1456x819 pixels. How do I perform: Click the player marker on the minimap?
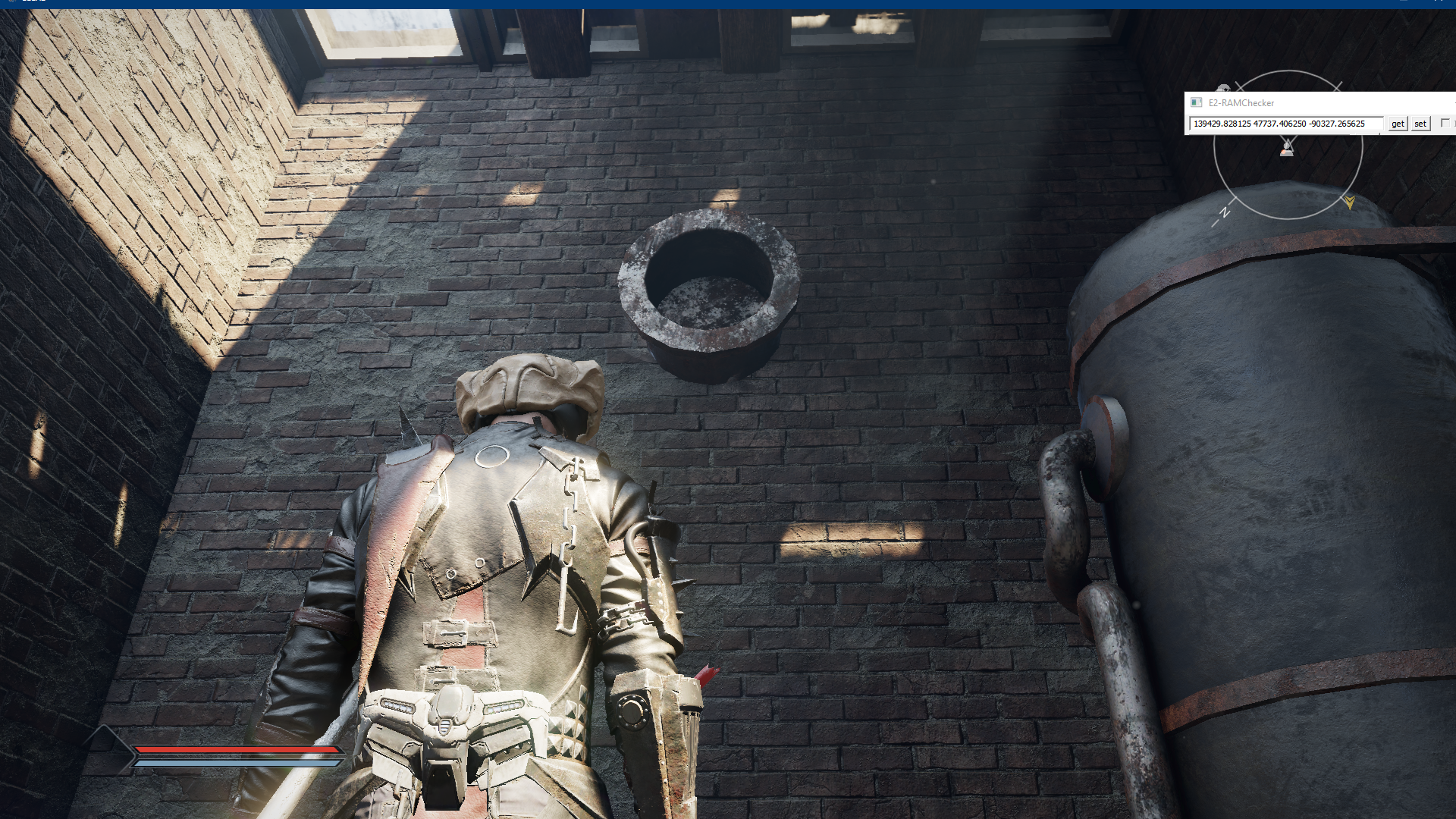click(1287, 148)
